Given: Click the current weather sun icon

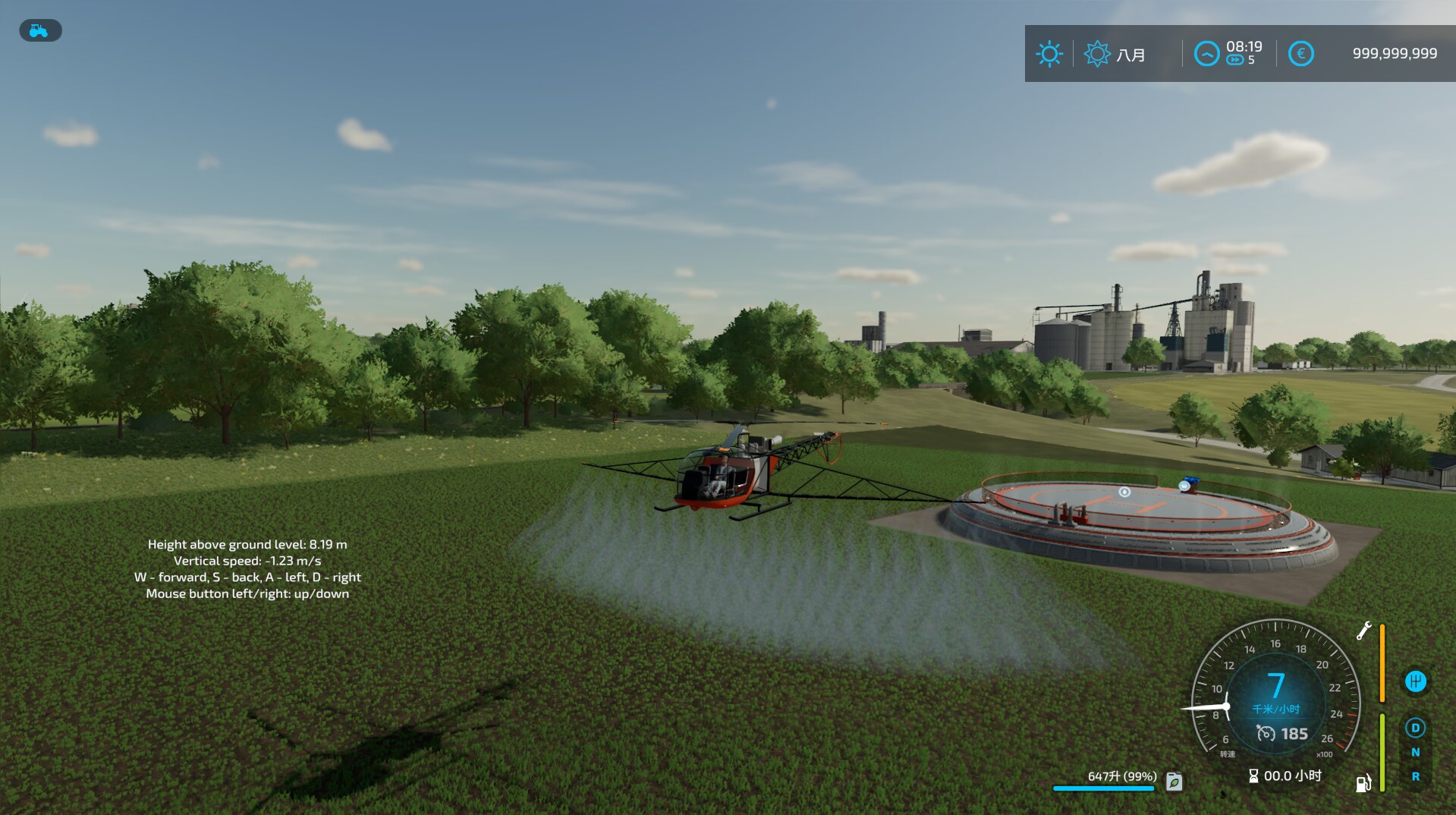Looking at the screenshot, I should click(x=1050, y=53).
